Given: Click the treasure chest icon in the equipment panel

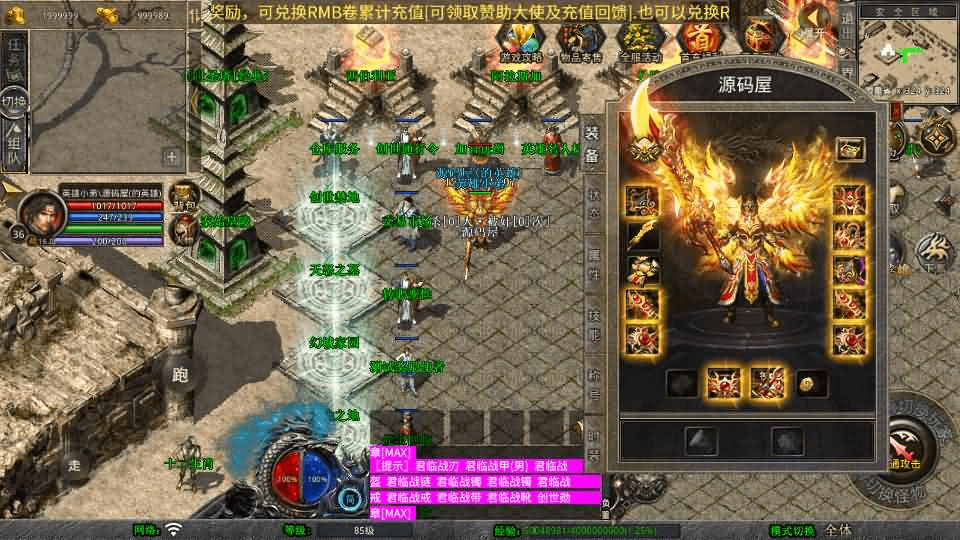Looking at the screenshot, I should [850, 149].
